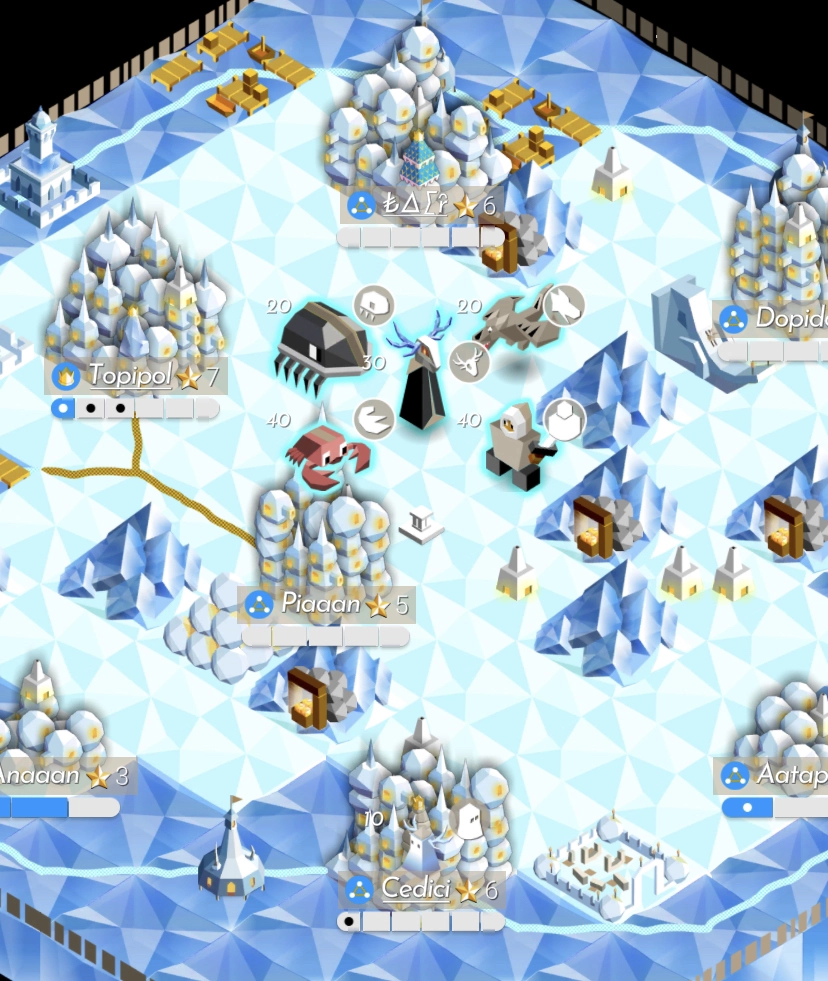Click the clawed beast badge icon
This screenshot has height=981, width=828.
point(376,303)
